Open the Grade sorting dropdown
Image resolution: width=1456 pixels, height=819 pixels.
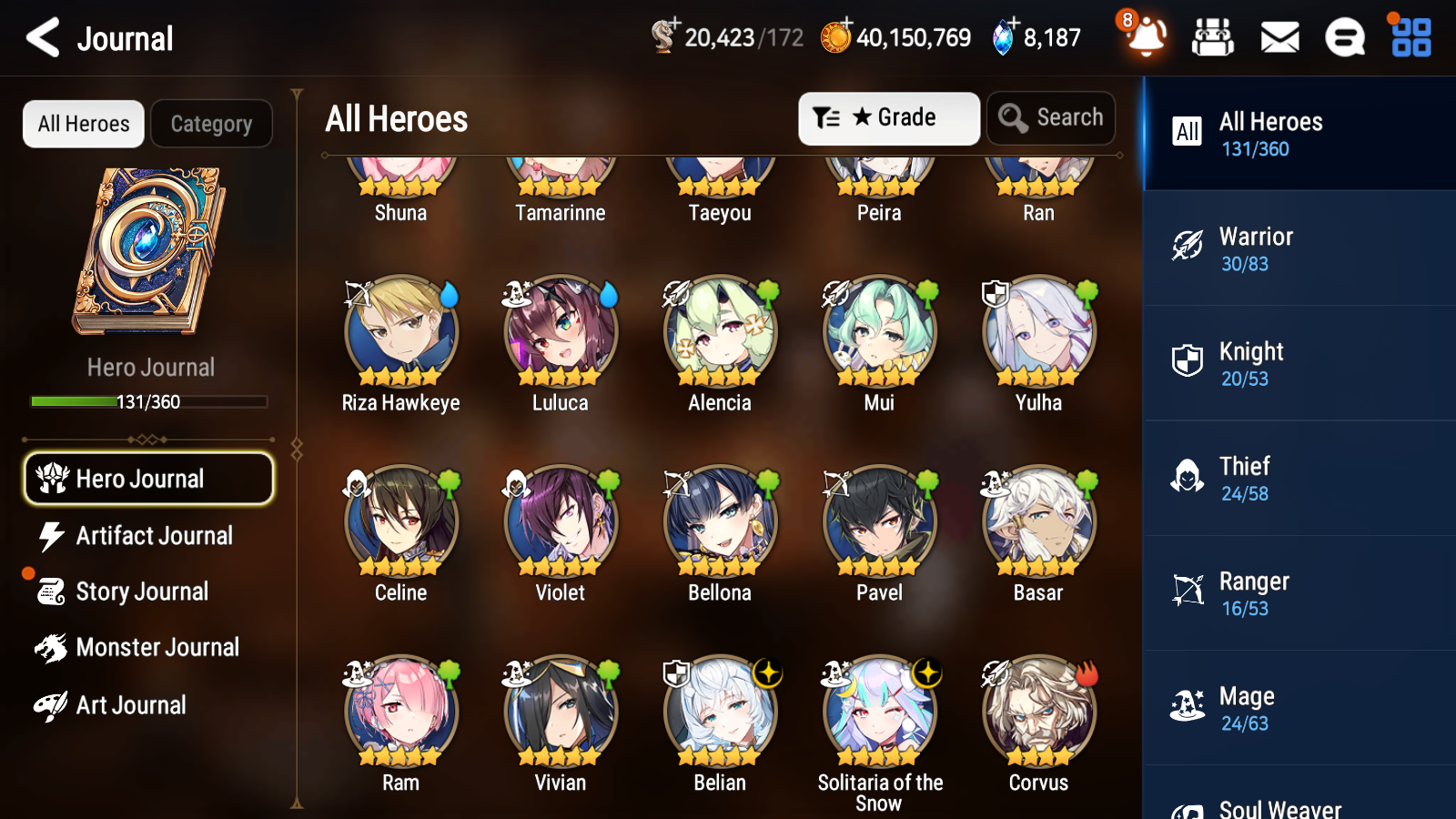coord(888,117)
